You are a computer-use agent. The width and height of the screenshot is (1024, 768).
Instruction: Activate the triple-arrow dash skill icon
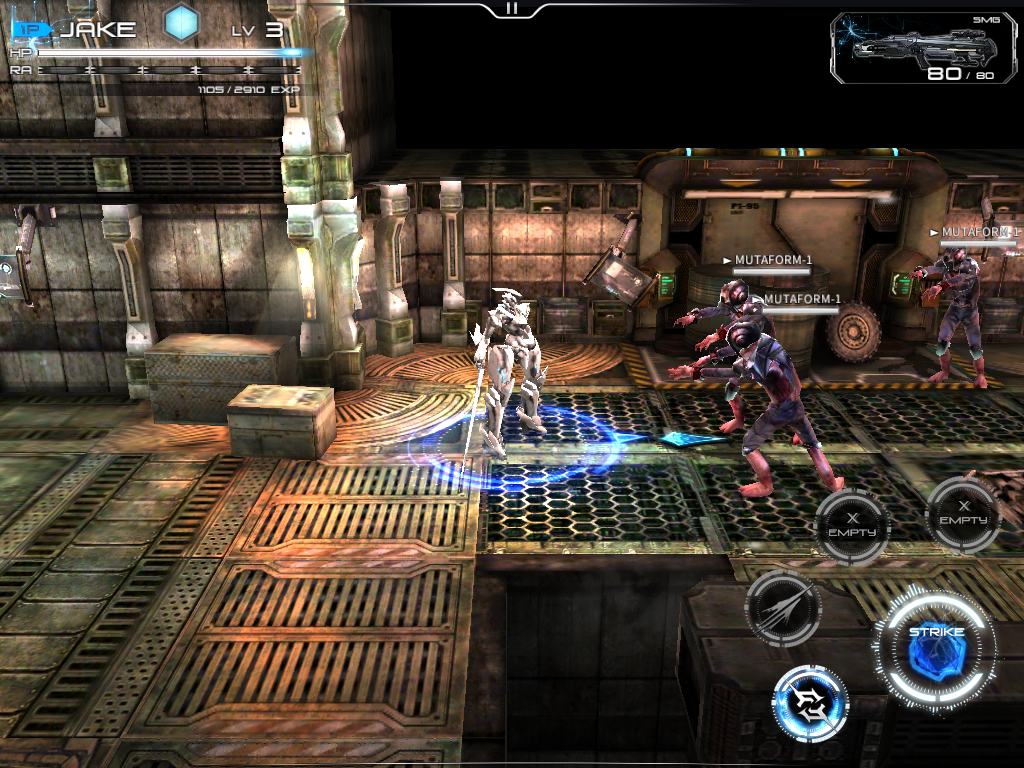(783, 608)
